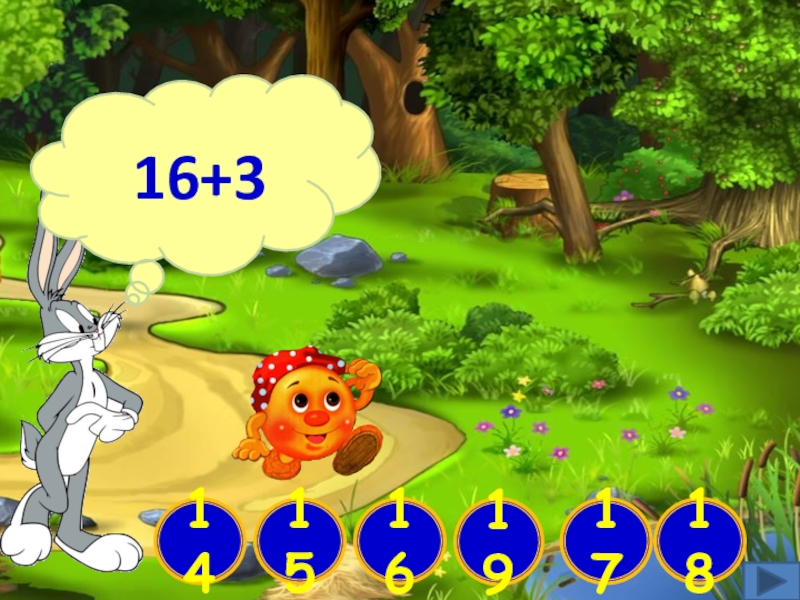This screenshot has height=600, width=800.
Task: Click the answer 19 for 16+3
Action: (498, 542)
